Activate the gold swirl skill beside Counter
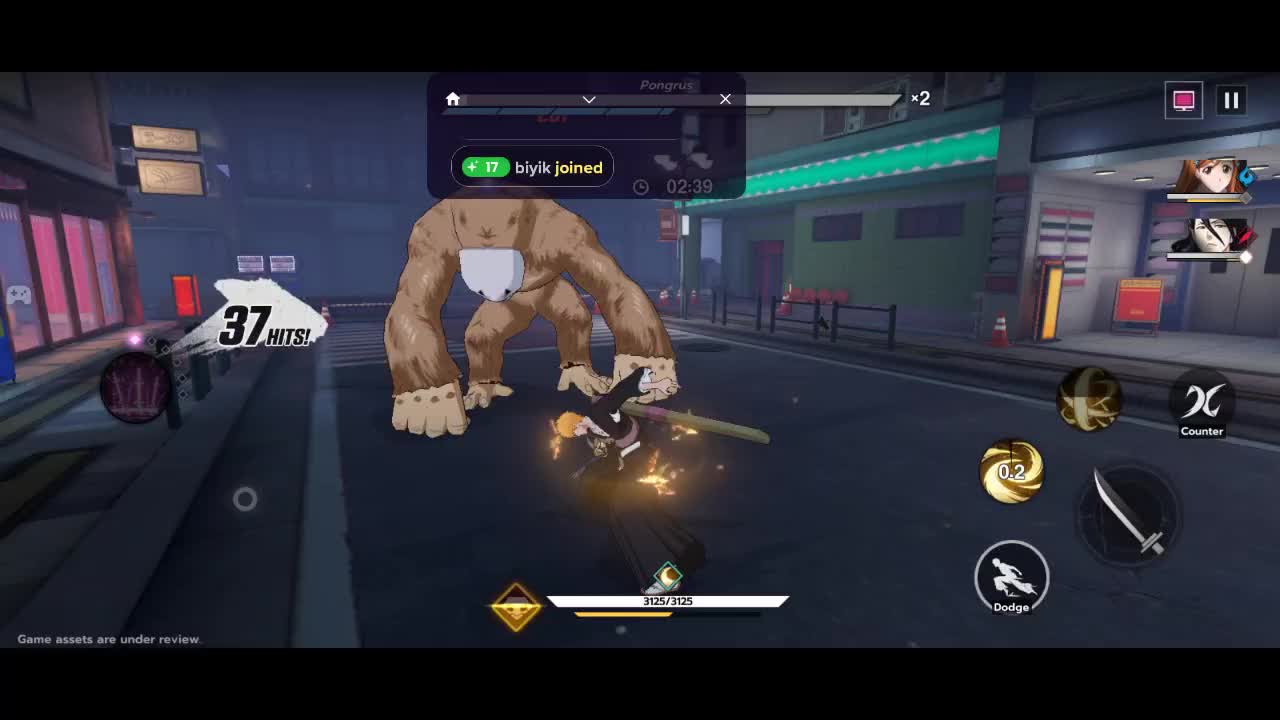The width and height of the screenshot is (1280, 720). 1089,399
